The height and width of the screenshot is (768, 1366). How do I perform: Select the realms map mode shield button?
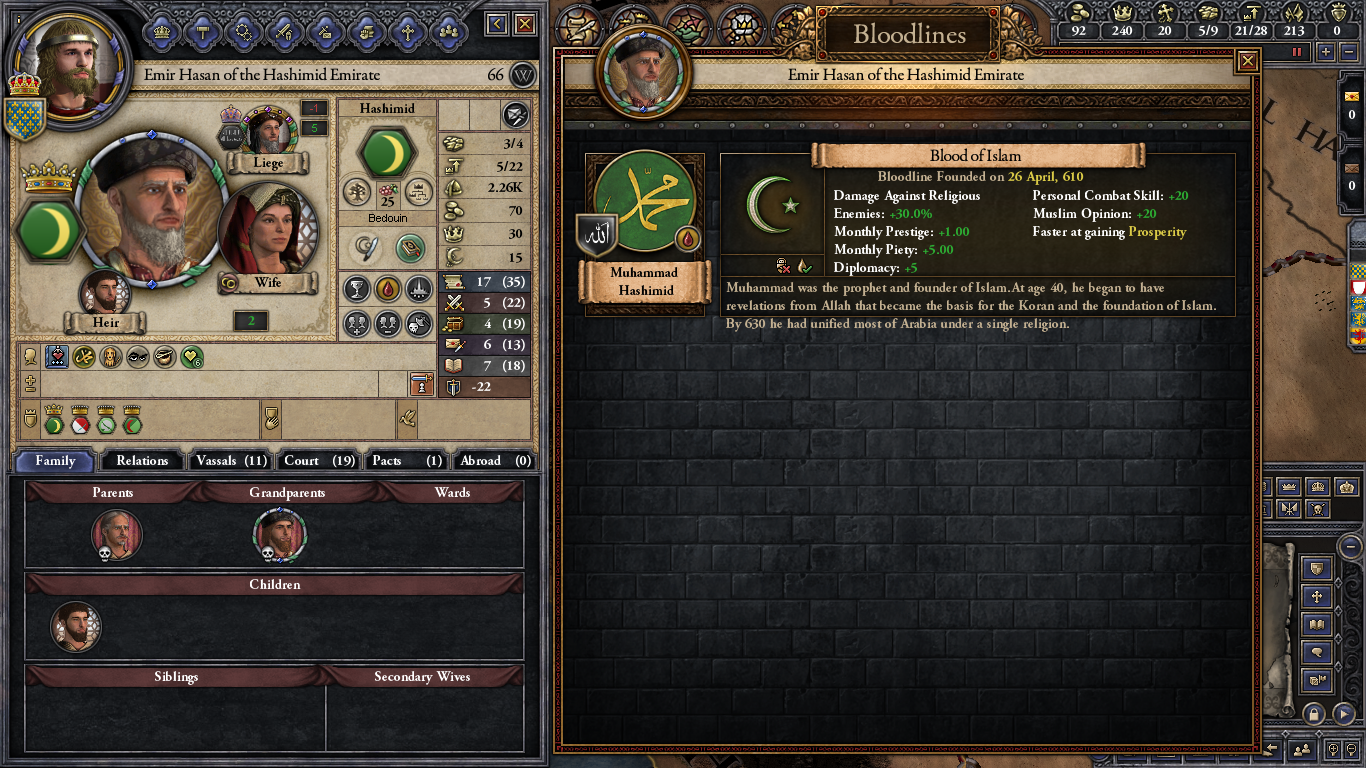pyautogui.click(x=1317, y=567)
